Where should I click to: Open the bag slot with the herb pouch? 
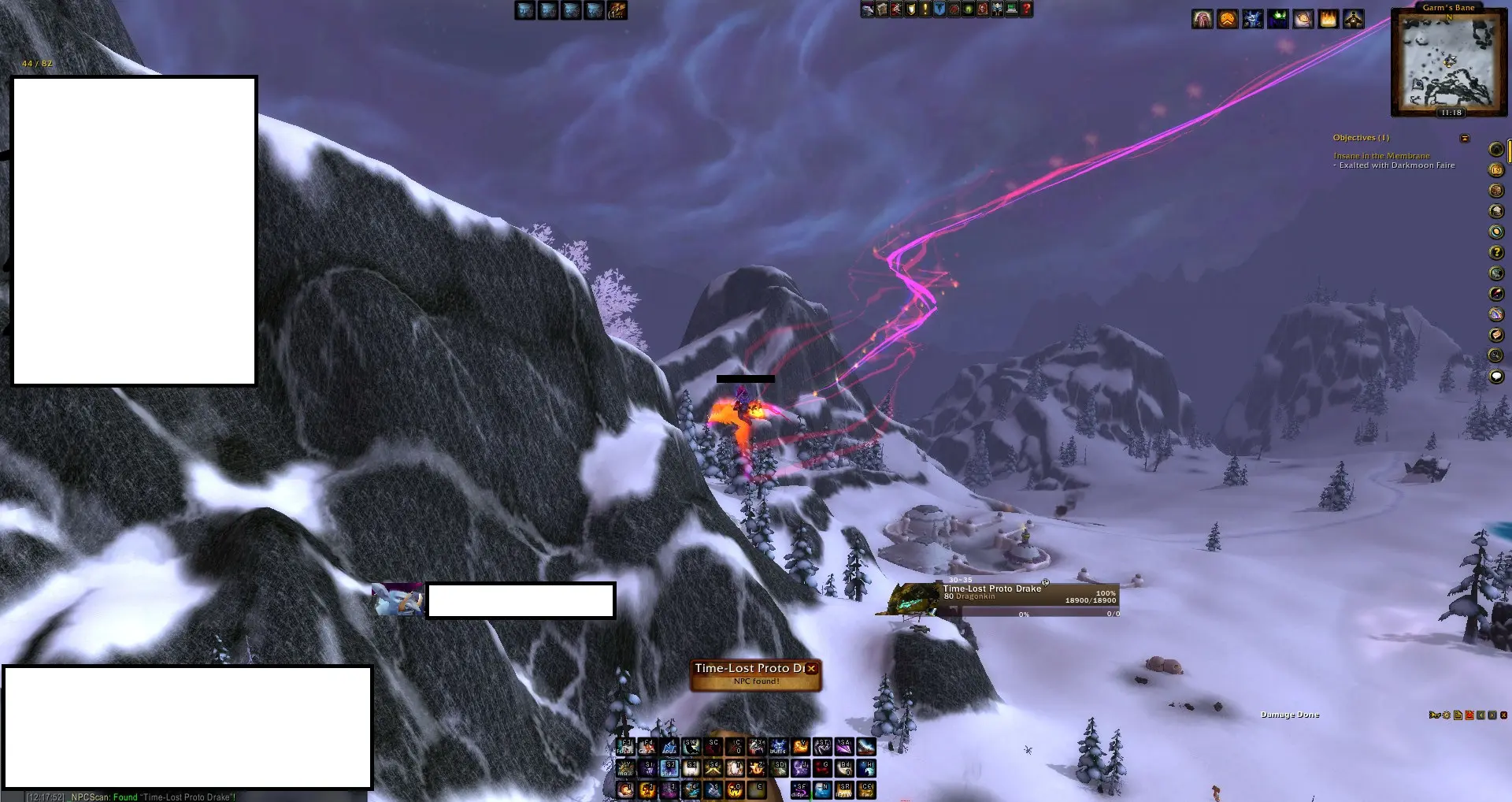617,10
